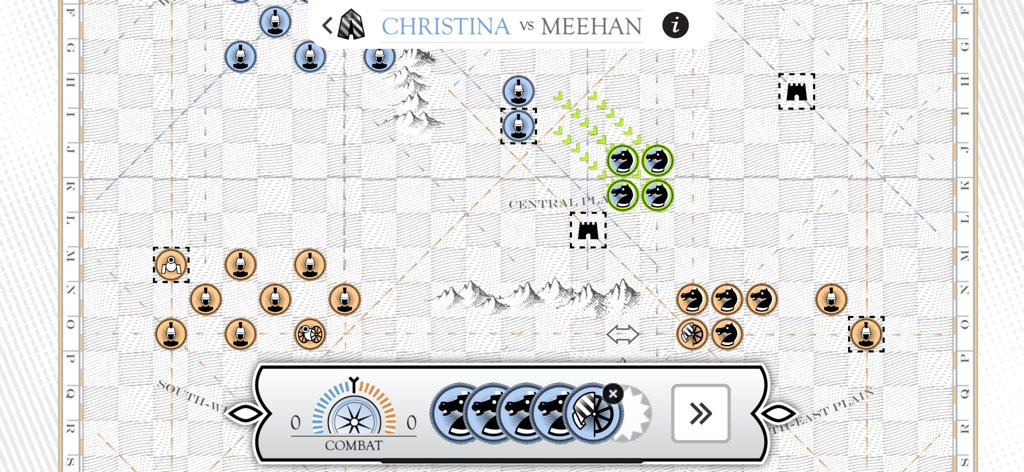Open the right diamond panel handle
1024x472 pixels.
coord(779,413)
